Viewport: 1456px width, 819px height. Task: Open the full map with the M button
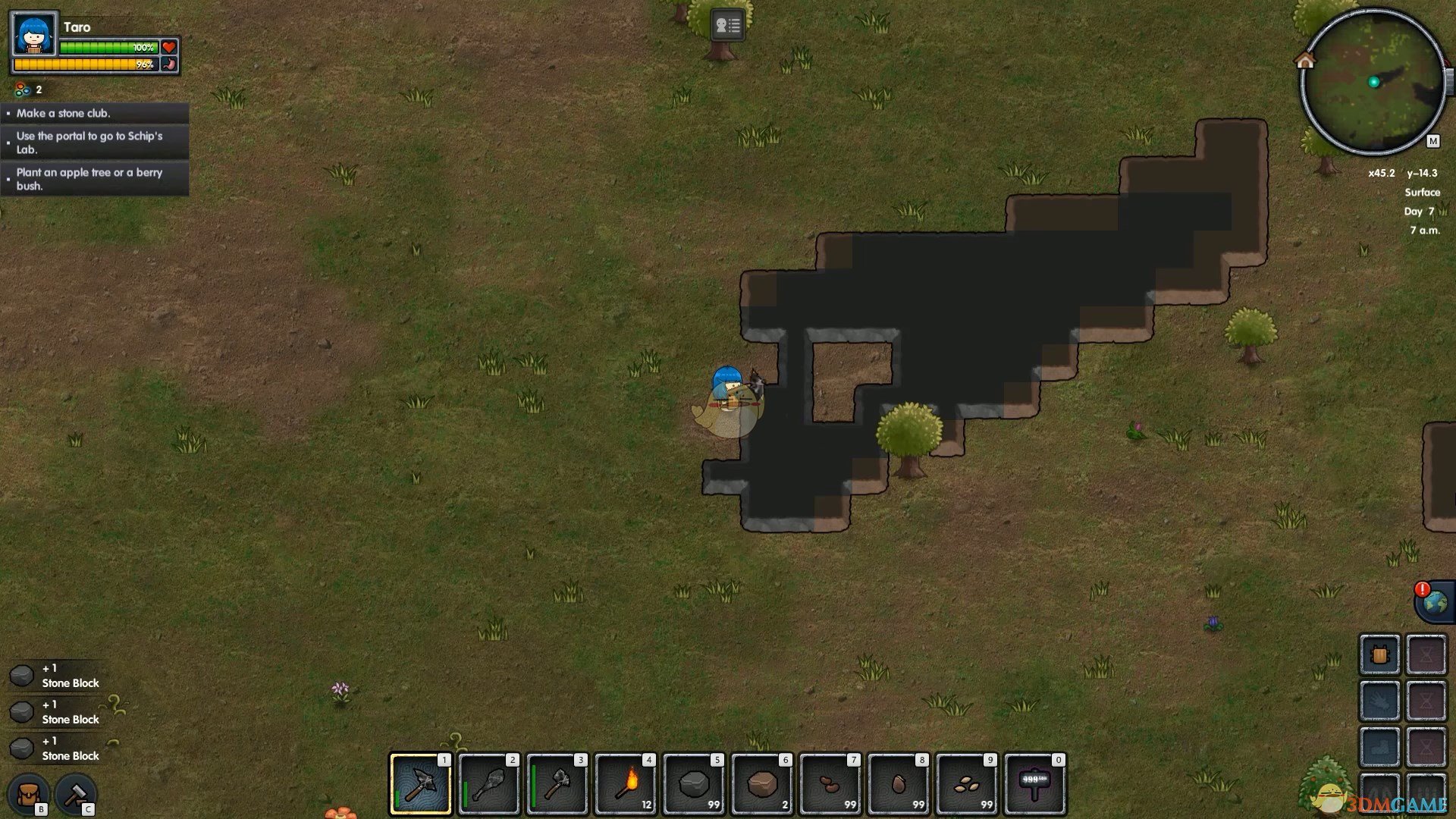click(x=1432, y=141)
